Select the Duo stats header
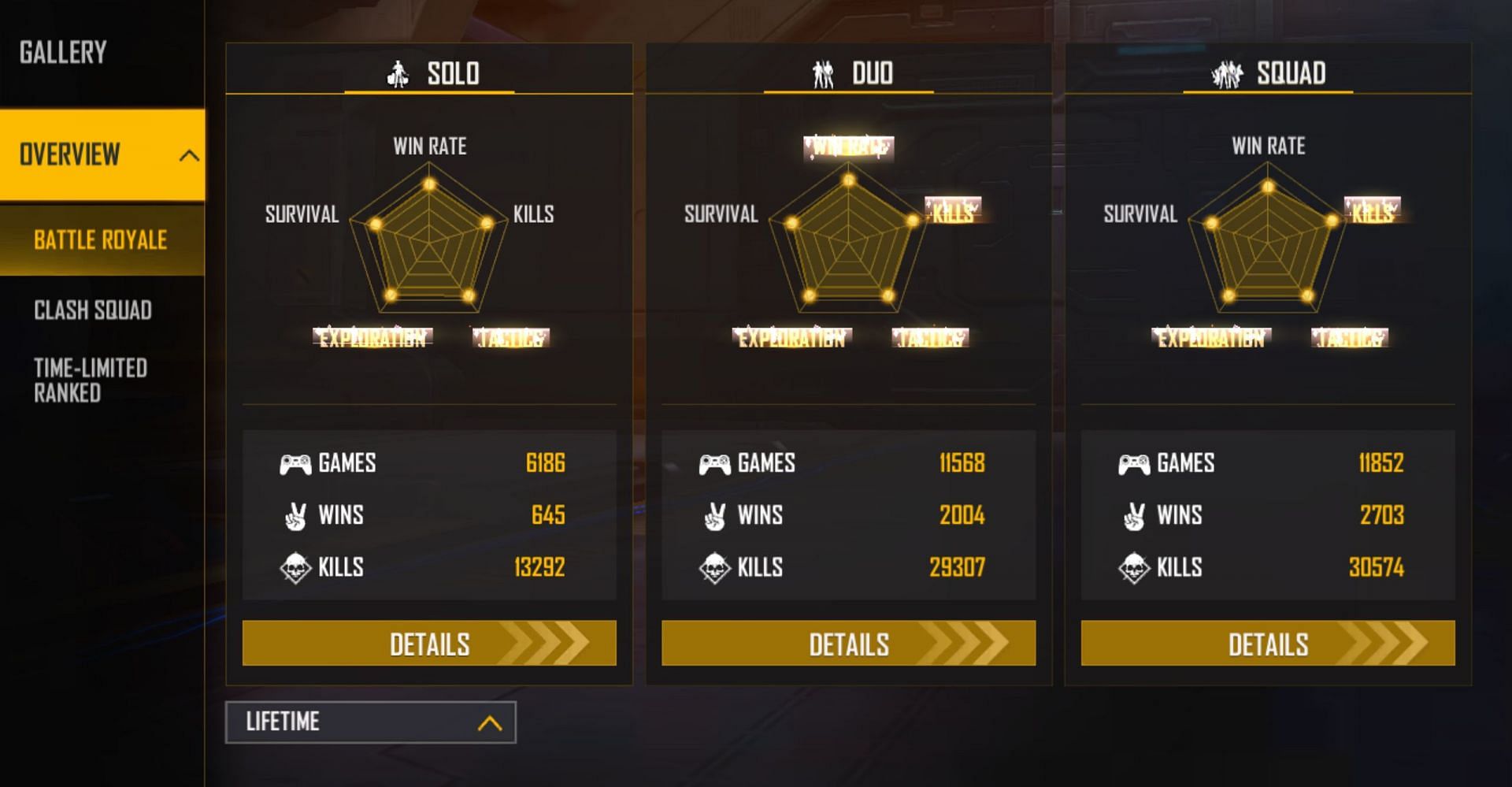 pyautogui.click(x=851, y=73)
